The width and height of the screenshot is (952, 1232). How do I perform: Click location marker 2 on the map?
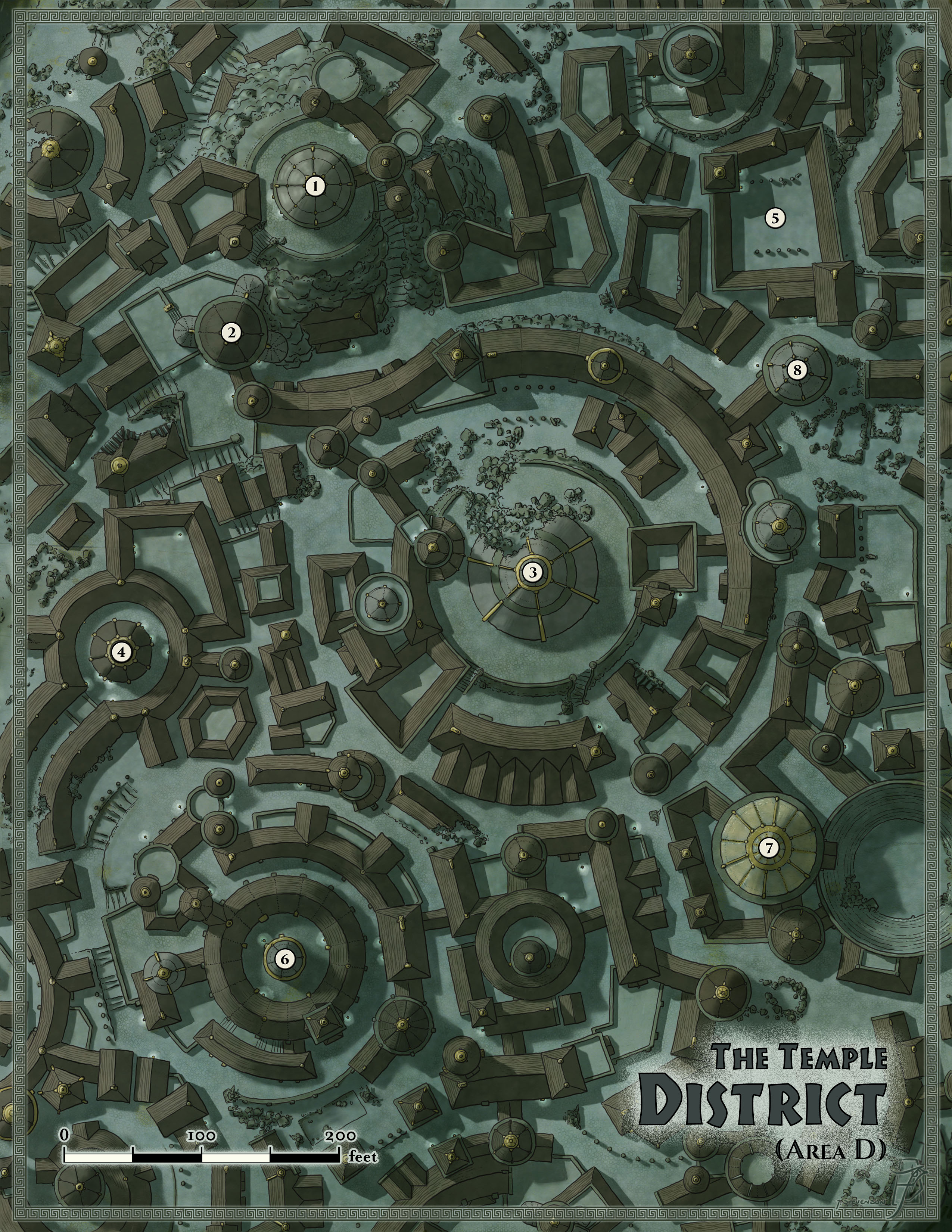click(231, 333)
